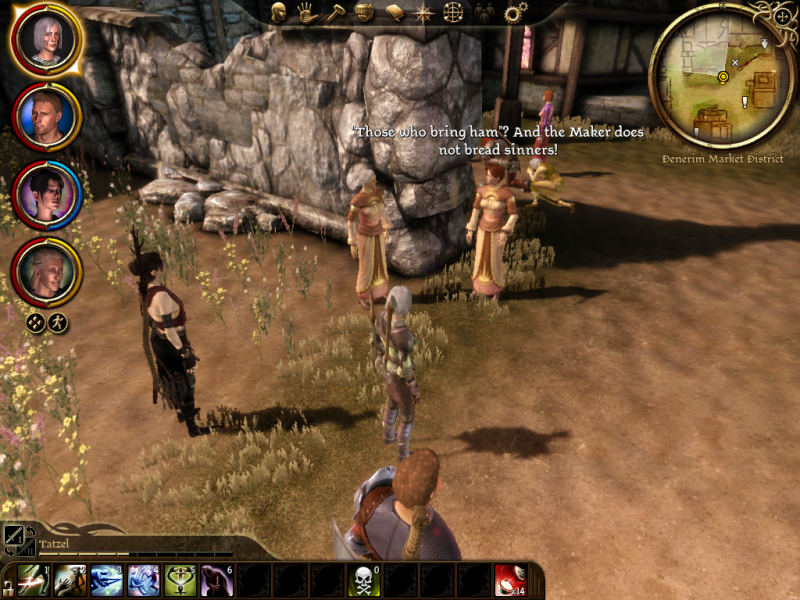The height and width of the screenshot is (600, 800).
Task: Click the globe with arrows icon
Action: click(453, 13)
